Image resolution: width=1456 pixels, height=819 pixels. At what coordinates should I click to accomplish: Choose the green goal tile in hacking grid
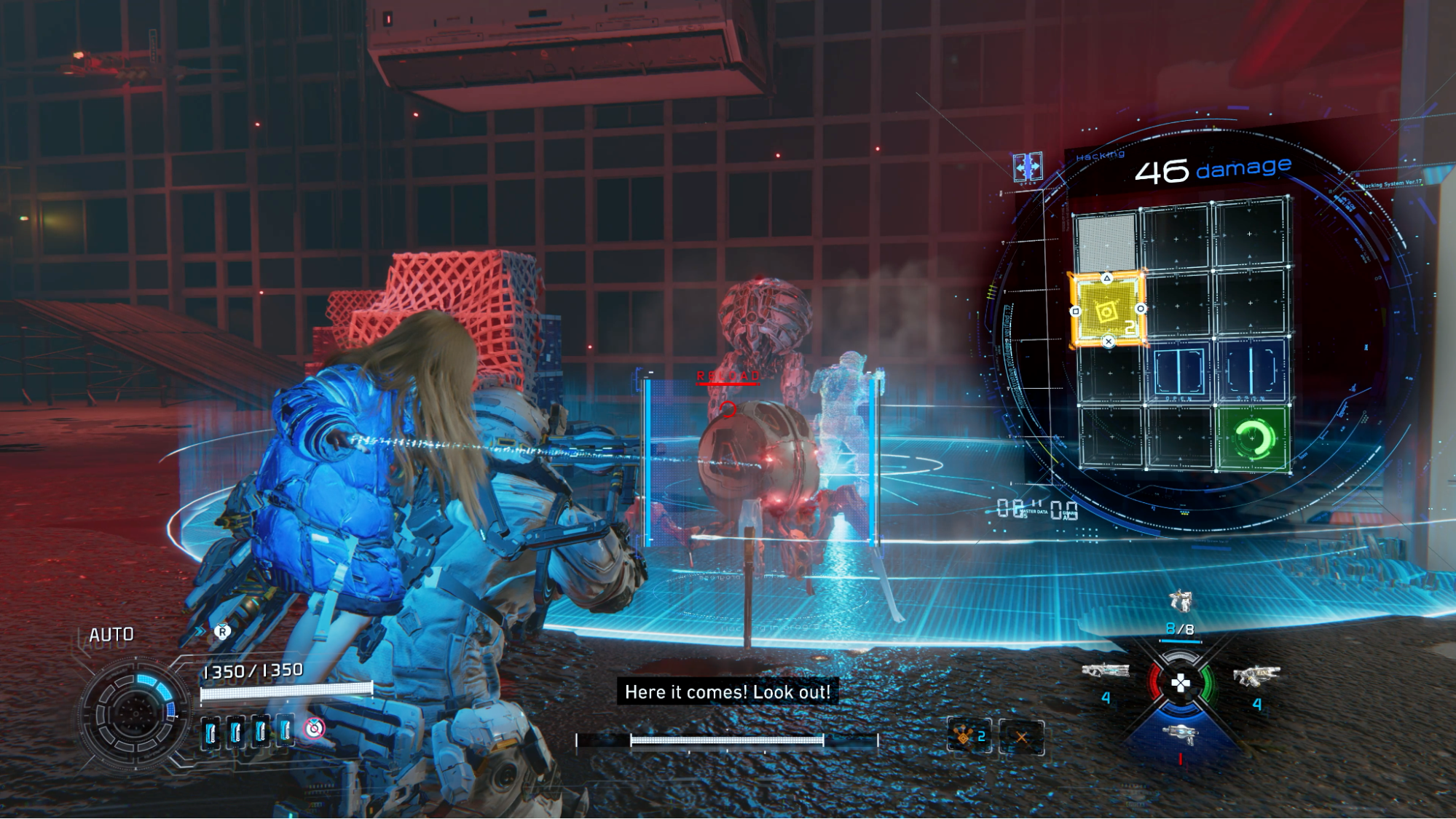tap(1252, 438)
